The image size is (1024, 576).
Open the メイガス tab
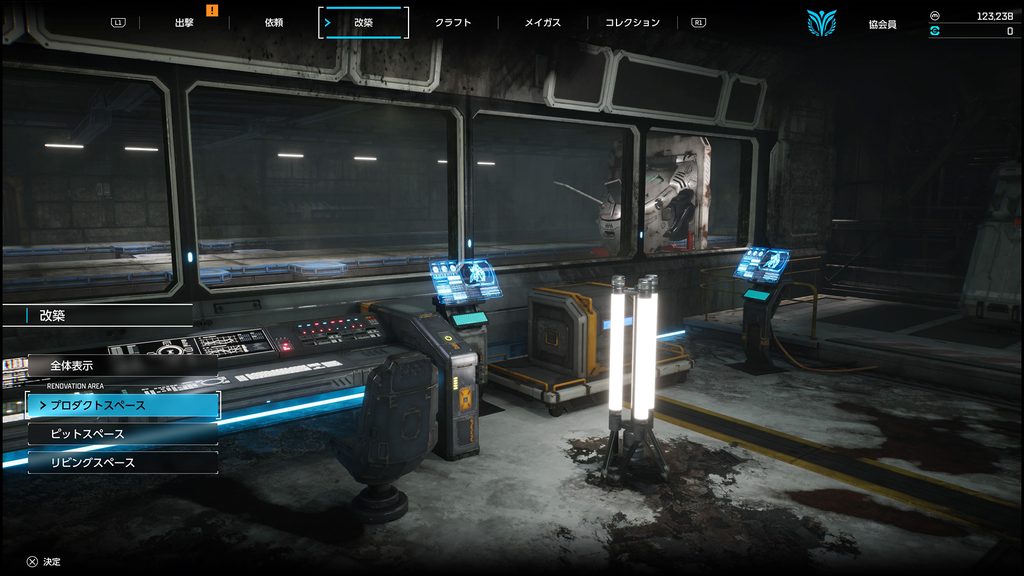pos(543,22)
